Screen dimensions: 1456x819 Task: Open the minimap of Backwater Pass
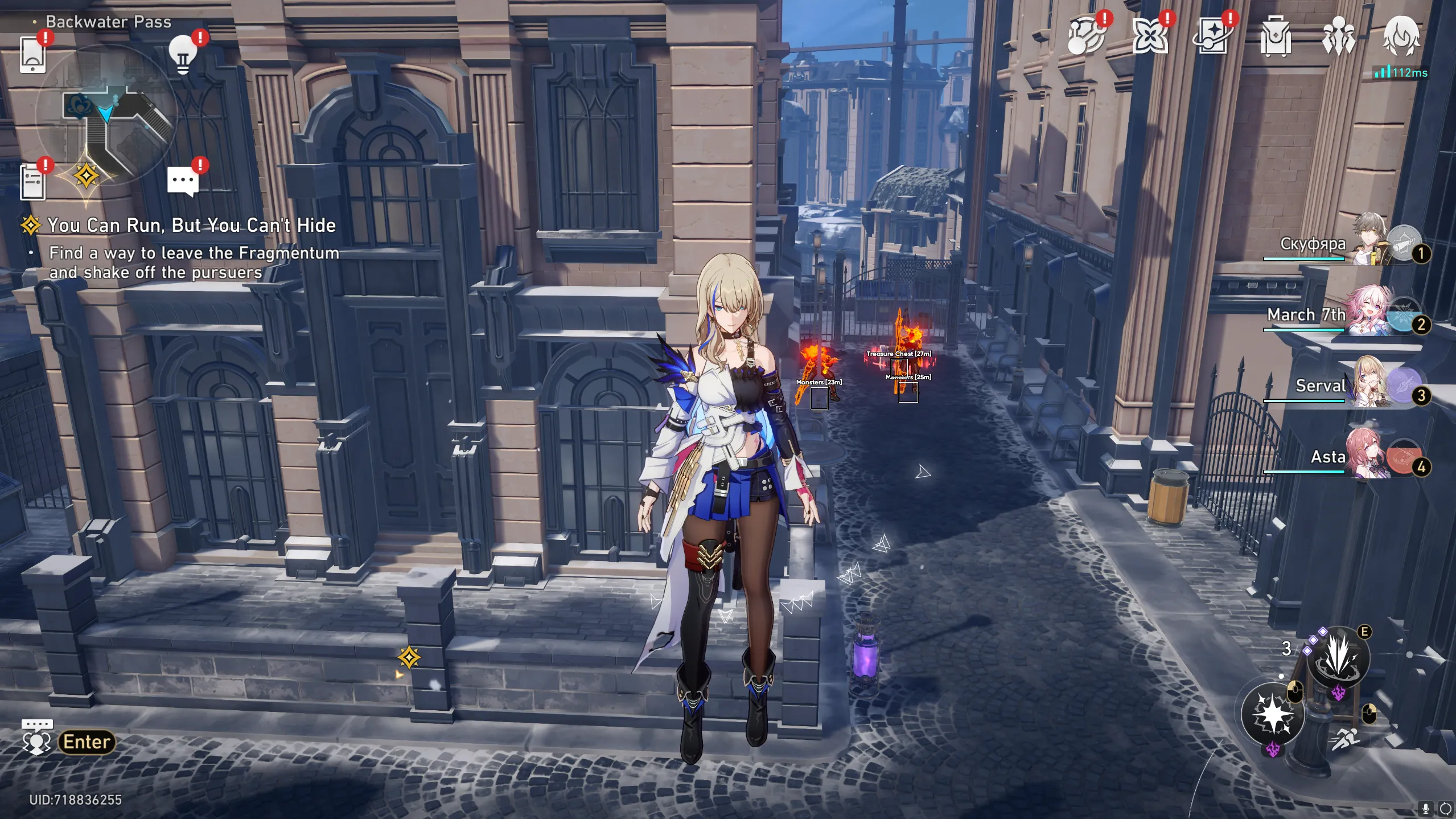coord(106,114)
